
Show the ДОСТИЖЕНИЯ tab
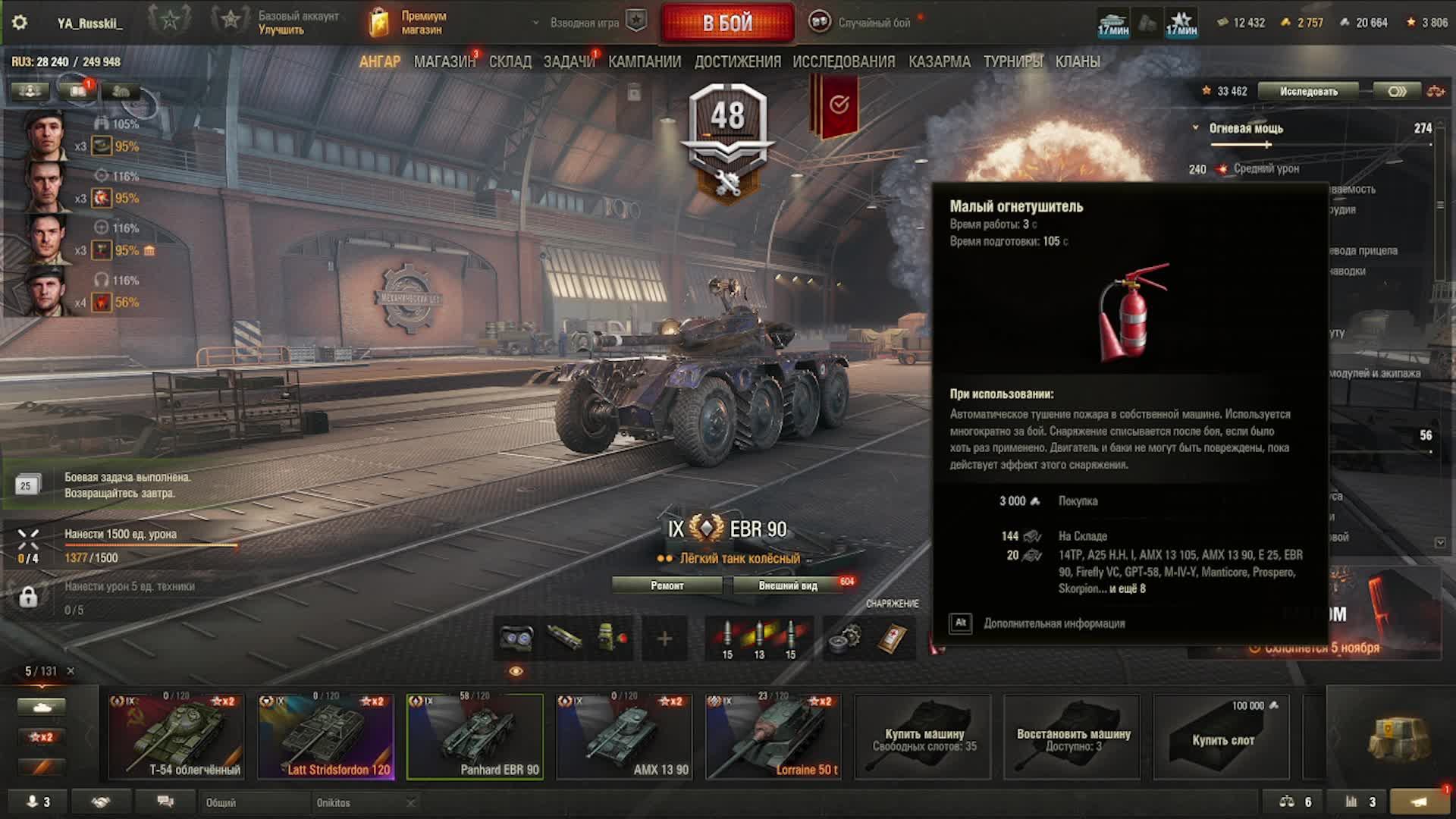(x=737, y=62)
